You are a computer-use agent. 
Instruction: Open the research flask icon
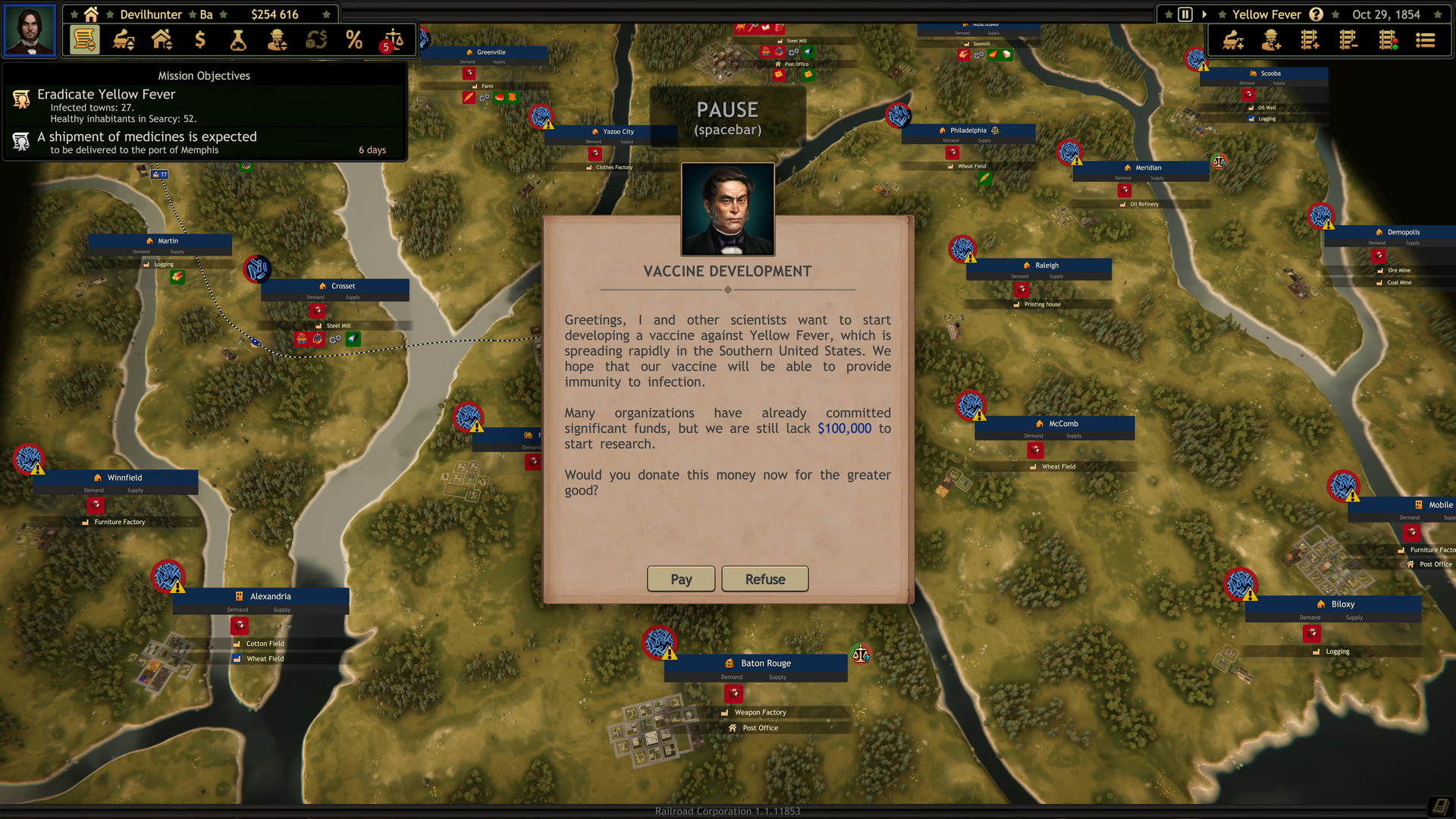point(239,39)
